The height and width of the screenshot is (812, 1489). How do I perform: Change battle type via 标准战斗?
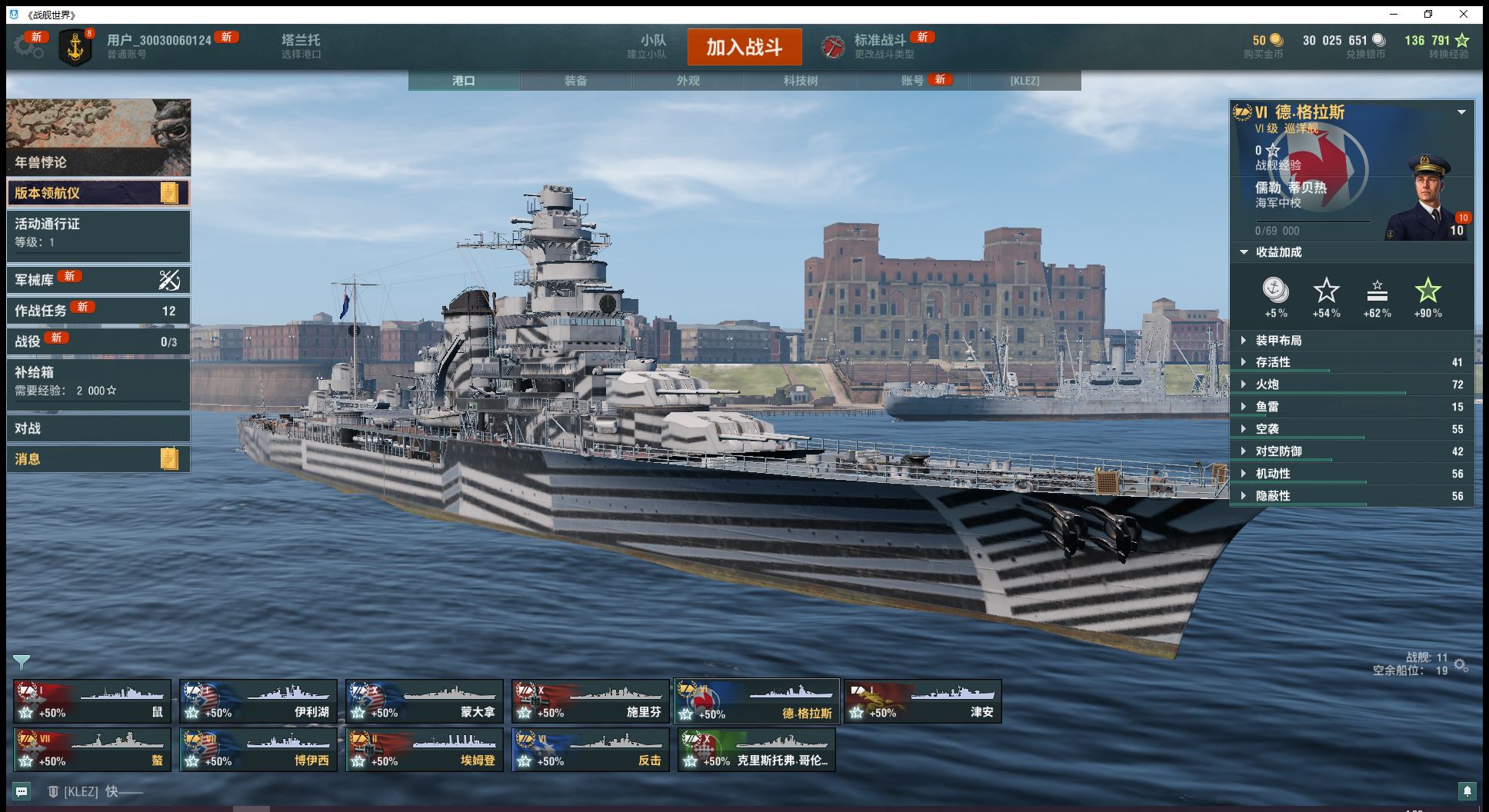pyautogui.click(x=879, y=46)
